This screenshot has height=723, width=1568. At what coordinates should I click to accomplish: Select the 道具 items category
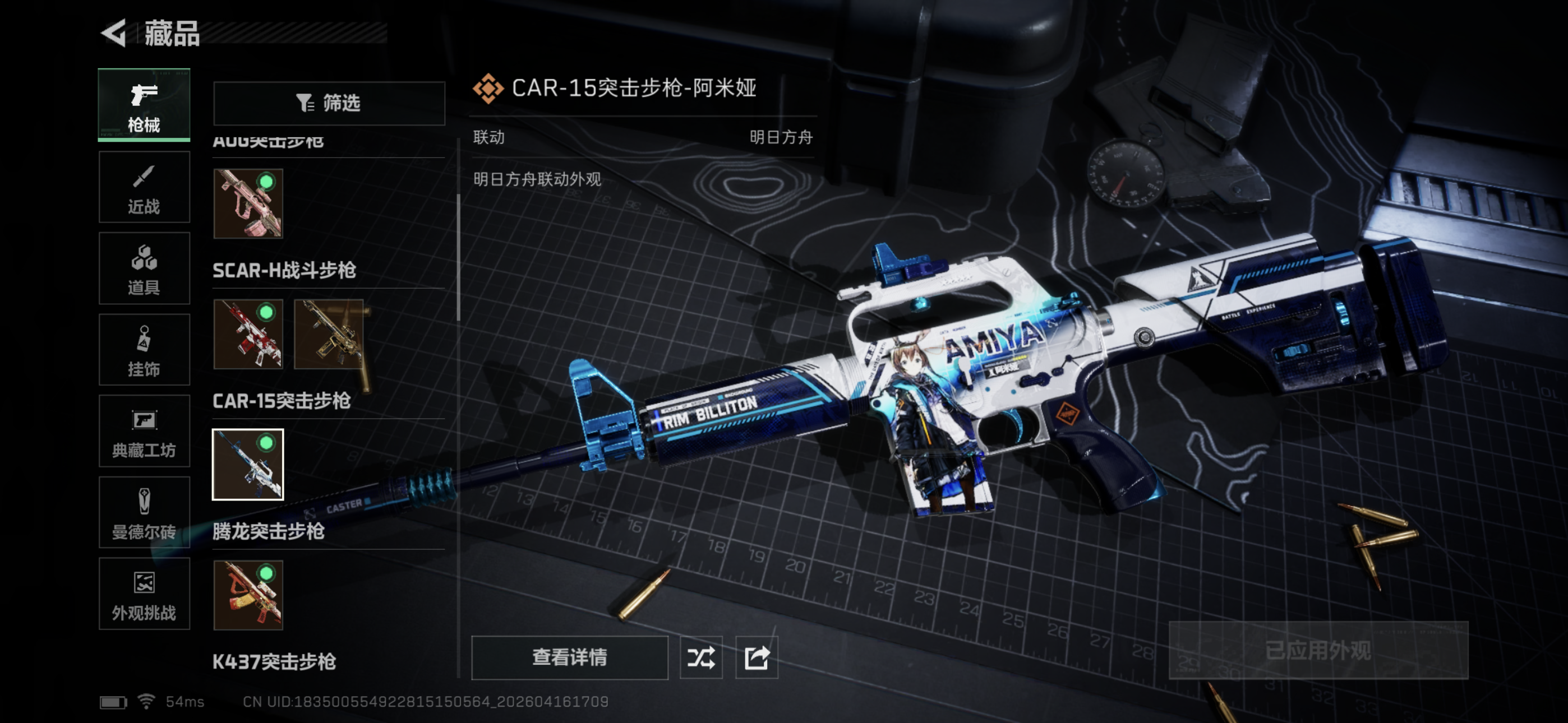click(x=144, y=268)
